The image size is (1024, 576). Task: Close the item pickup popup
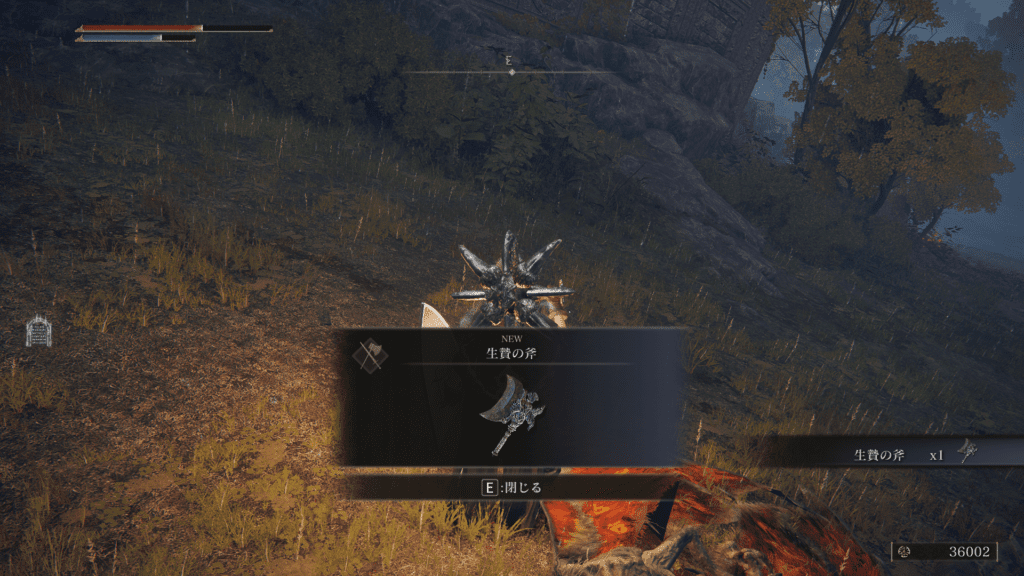click(511, 488)
